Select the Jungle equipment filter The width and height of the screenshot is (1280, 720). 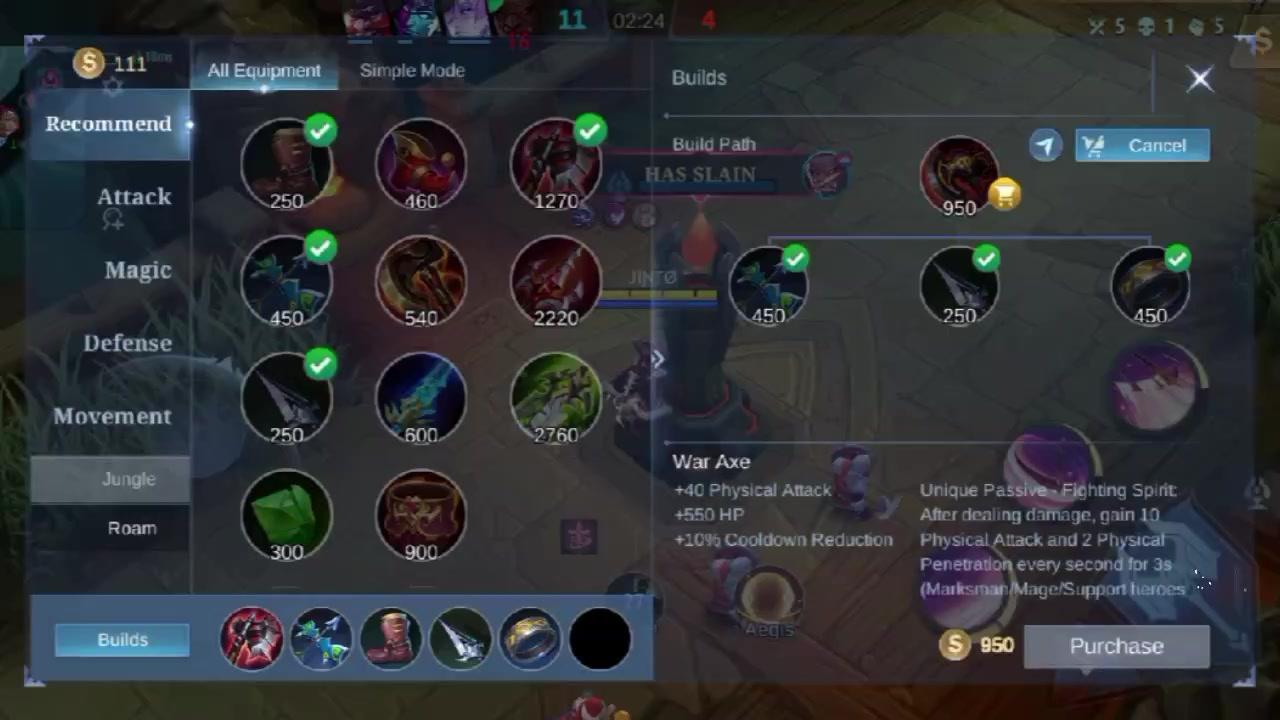129,479
